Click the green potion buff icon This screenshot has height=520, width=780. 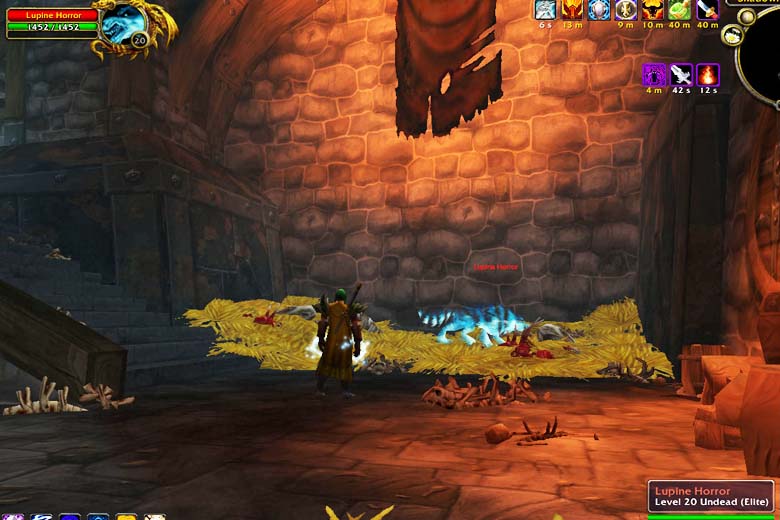click(680, 10)
